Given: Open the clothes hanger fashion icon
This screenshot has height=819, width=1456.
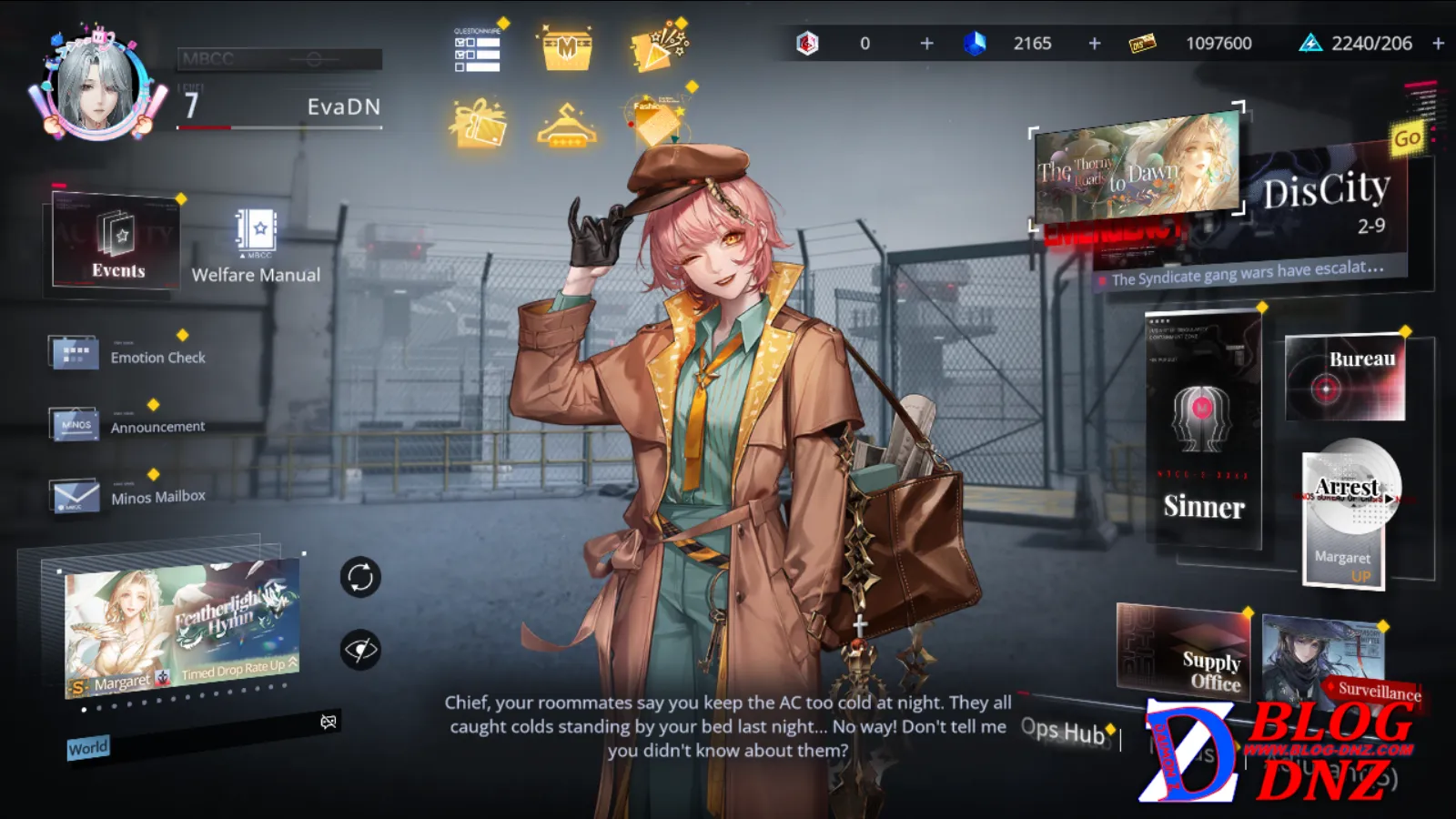Looking at the screenshot, I should (x=567, y=126).
